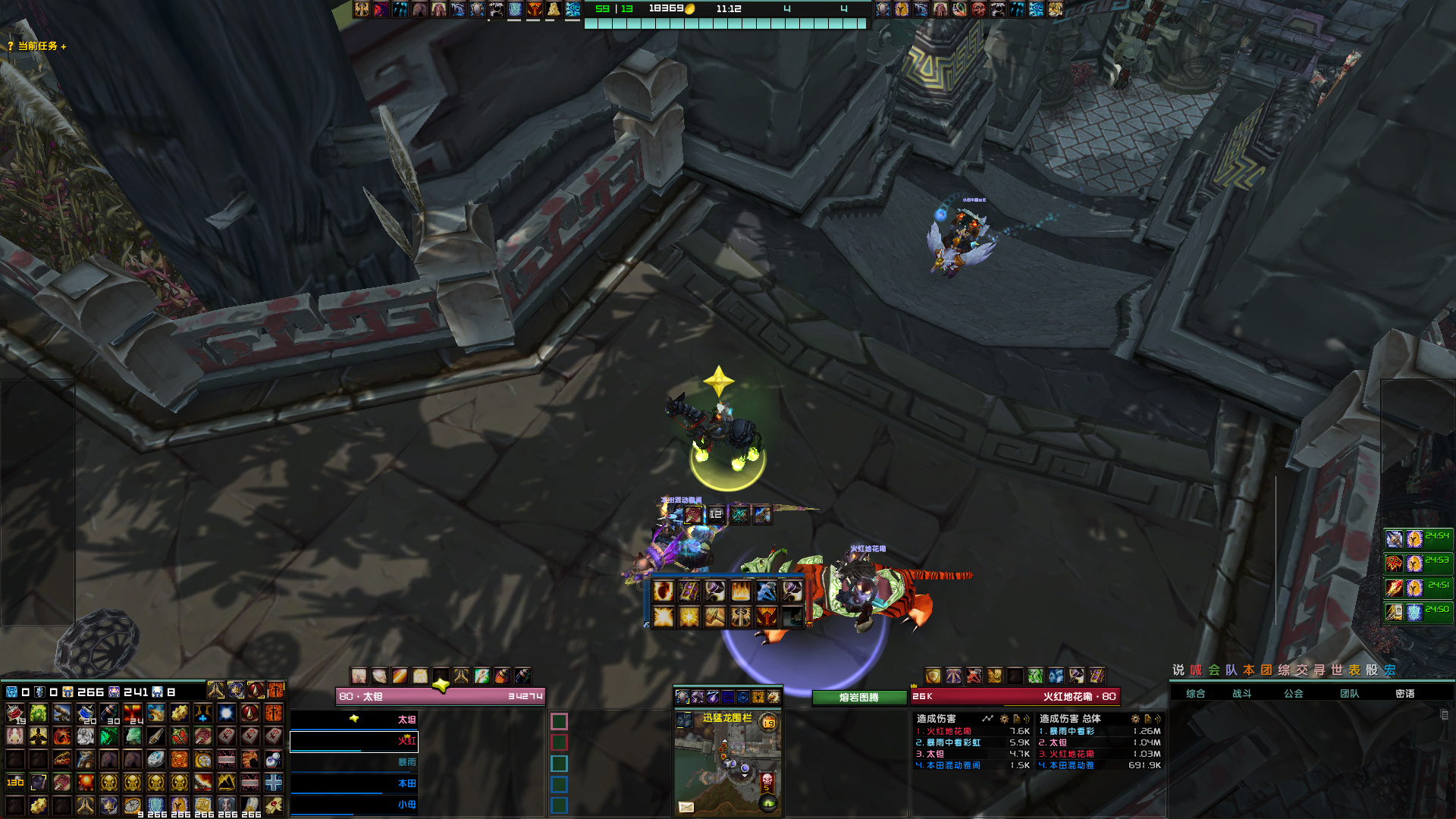Open the mail envelope icon on minimap
This screenshot has height=819, width=1456.
point(686,807)
